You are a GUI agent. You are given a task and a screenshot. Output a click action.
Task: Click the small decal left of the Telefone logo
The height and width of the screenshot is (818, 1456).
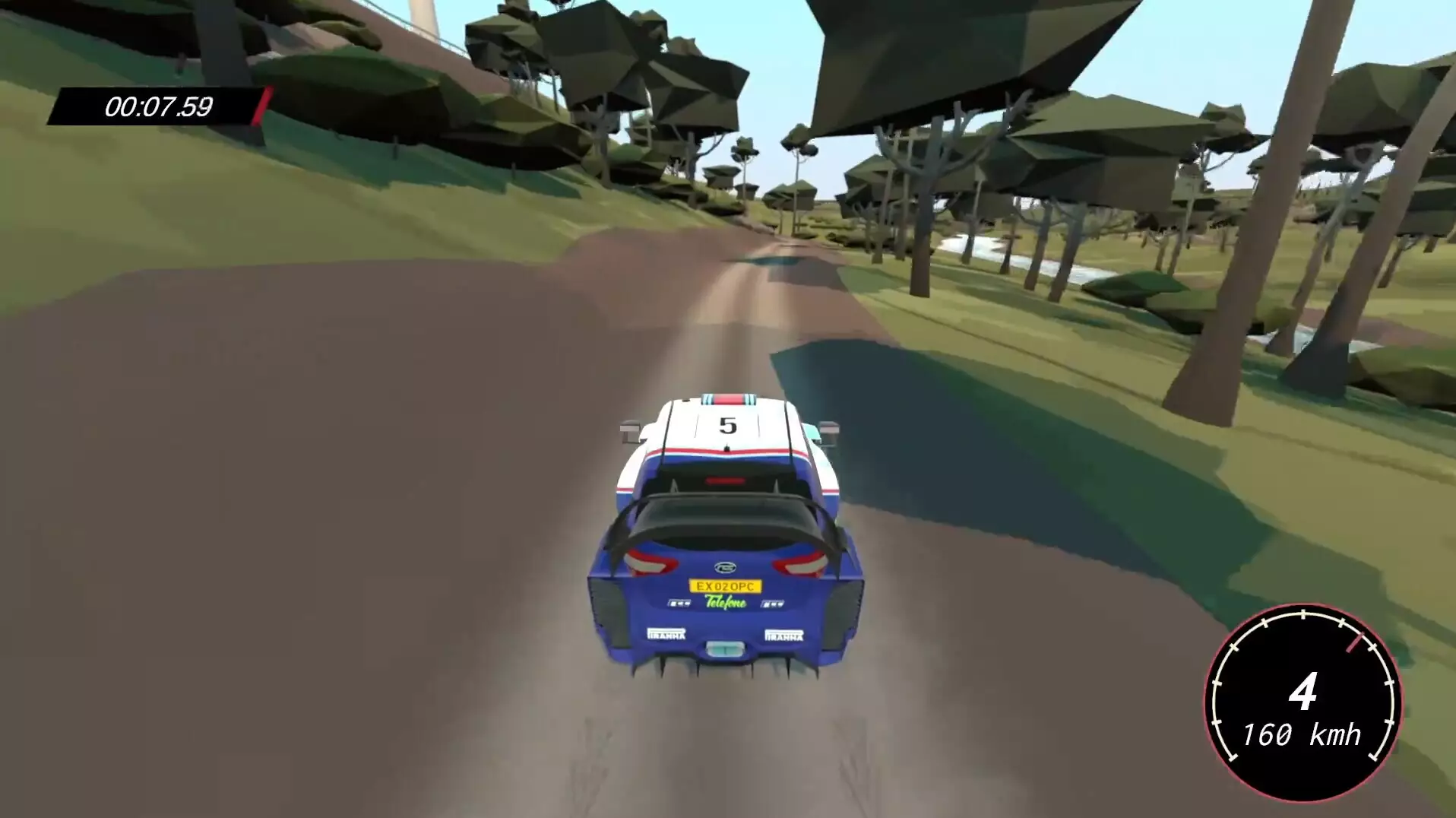coord(679,604)
